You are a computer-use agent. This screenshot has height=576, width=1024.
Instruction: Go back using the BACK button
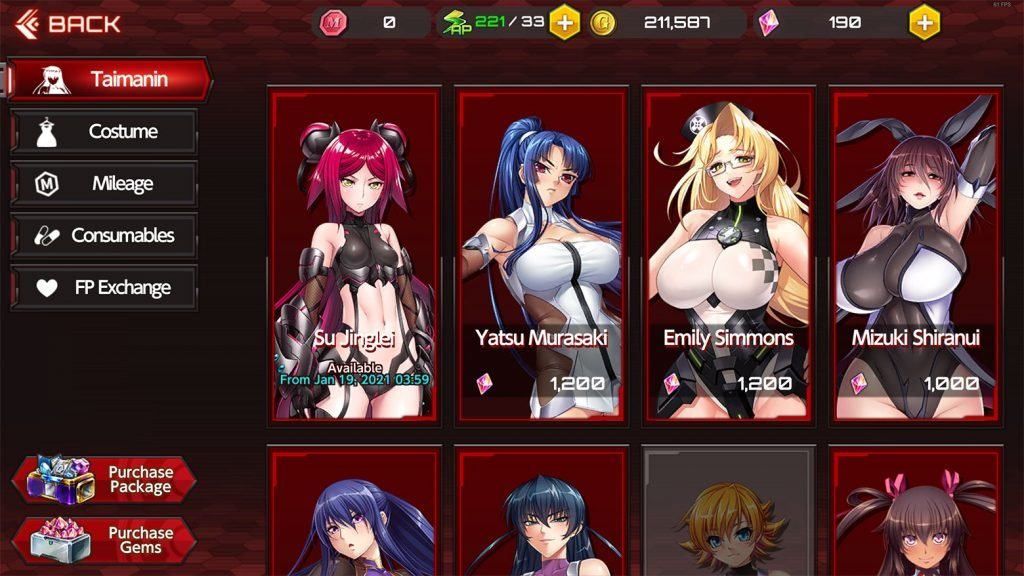click(70, 23)
